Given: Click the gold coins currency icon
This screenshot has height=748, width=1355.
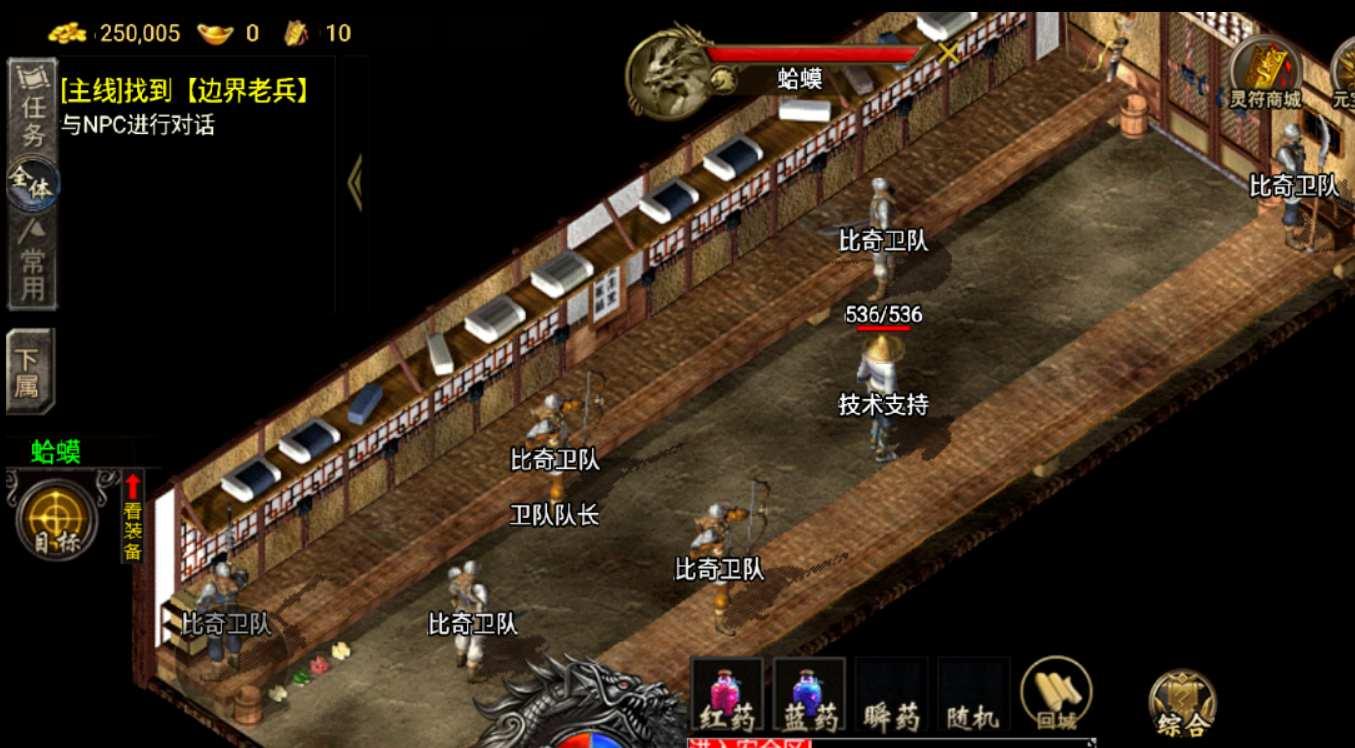Looking at the screenshot, I should click(68, 33).
